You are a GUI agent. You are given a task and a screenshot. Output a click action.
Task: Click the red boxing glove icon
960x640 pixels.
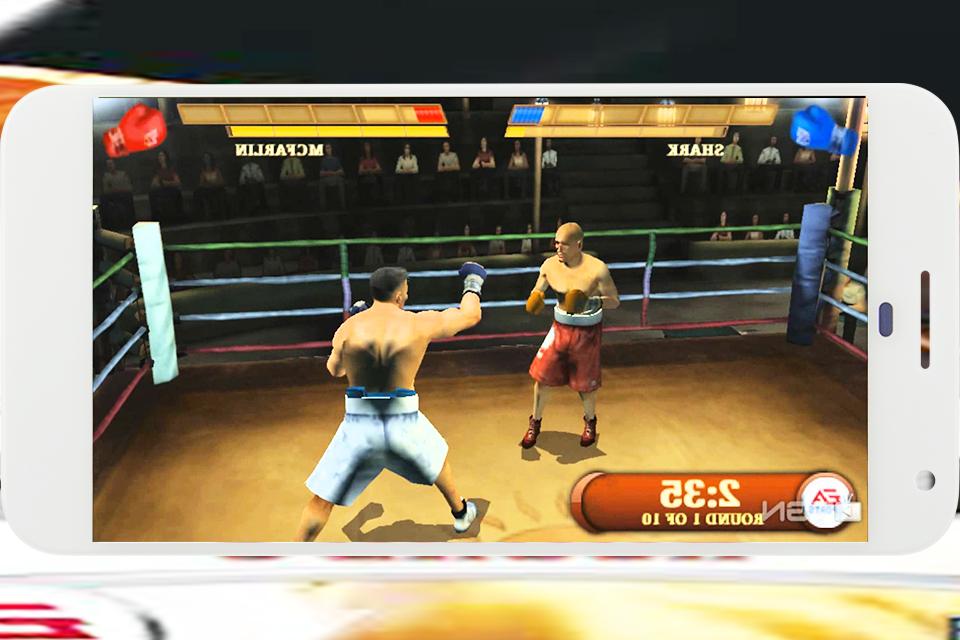134,130
